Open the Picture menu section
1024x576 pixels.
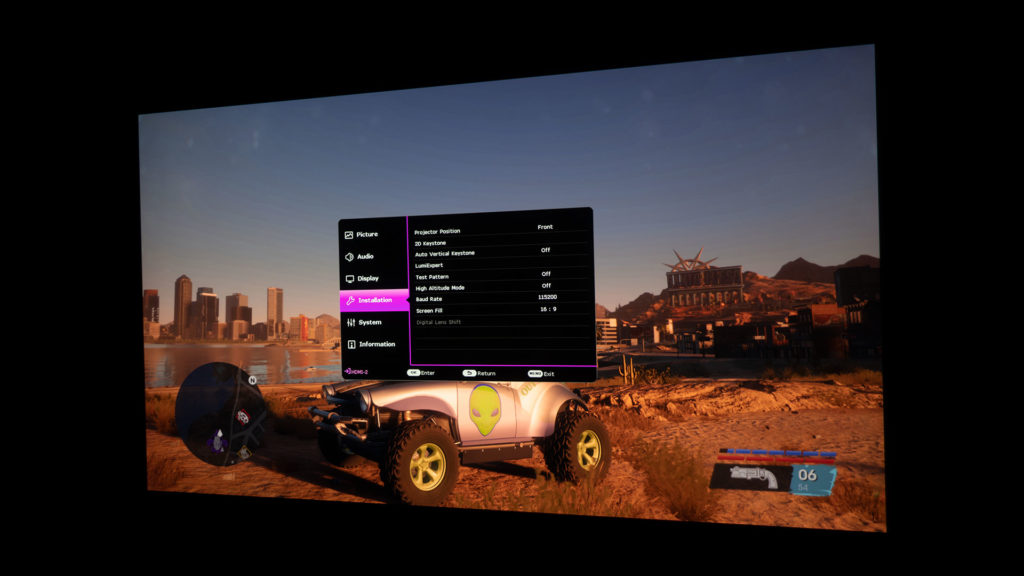pyautogui.click(x=367, y=234)
